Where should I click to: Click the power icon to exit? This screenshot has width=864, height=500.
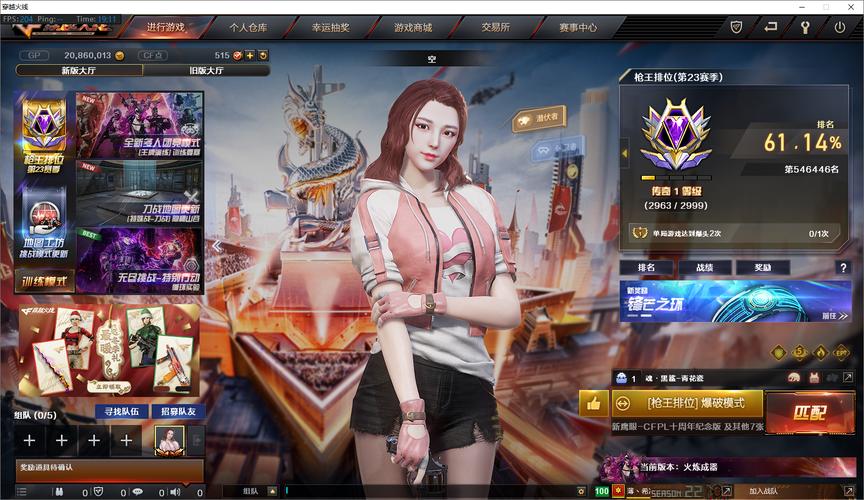pyautogui.click(x=839, y=26)
